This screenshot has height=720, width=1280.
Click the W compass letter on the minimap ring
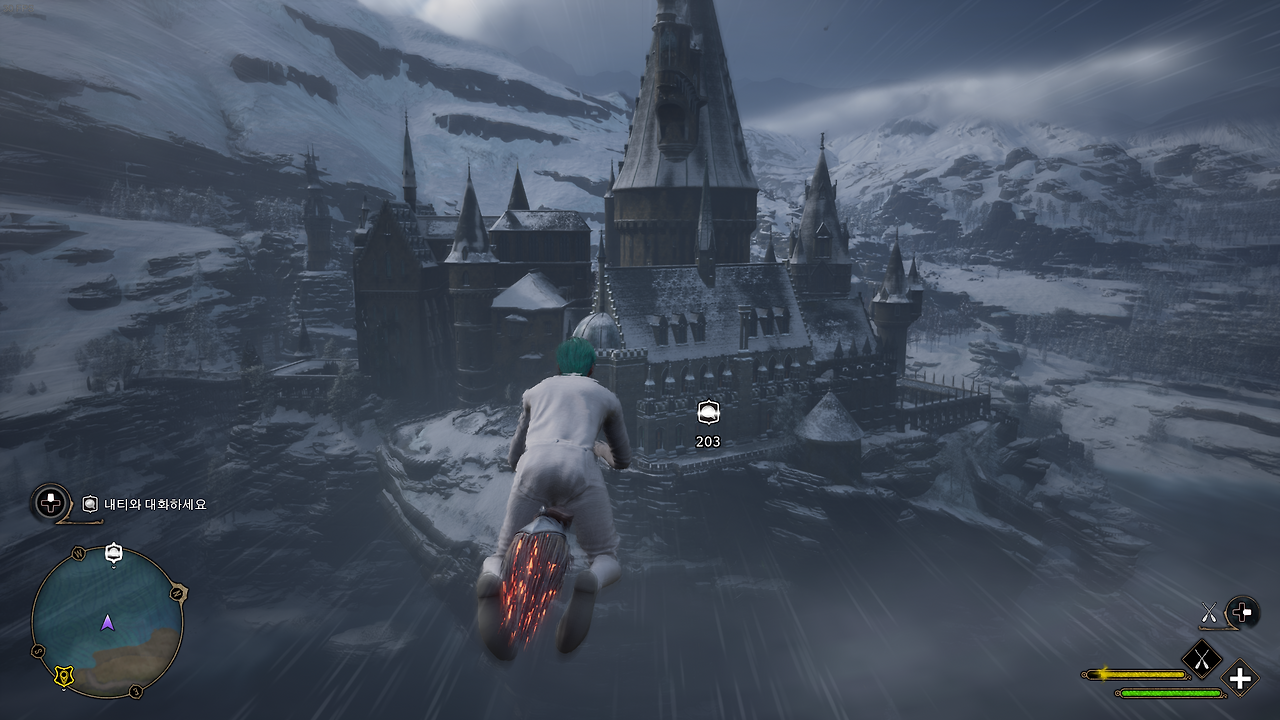80,552
